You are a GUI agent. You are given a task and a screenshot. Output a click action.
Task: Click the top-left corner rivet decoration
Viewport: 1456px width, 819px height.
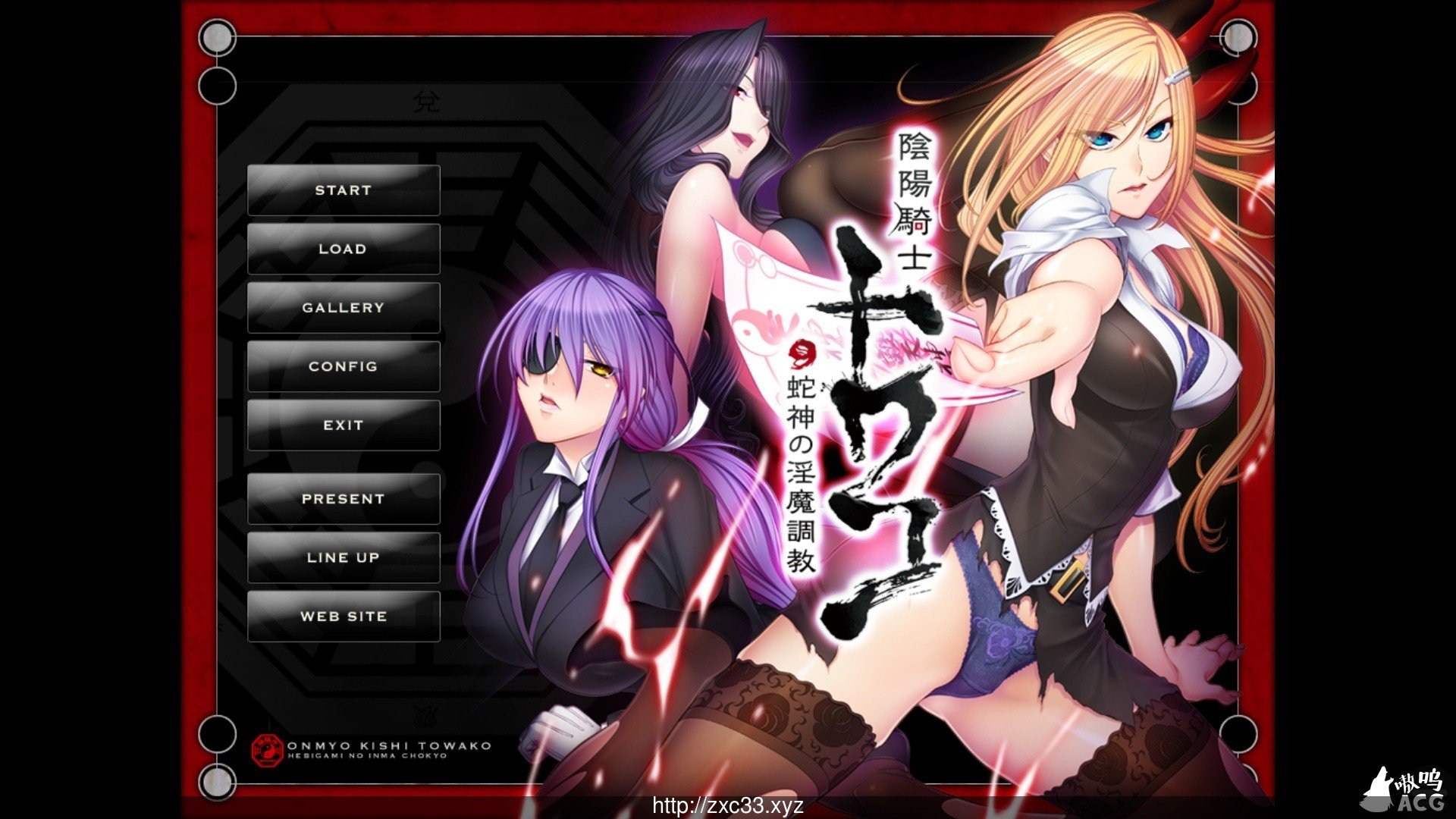[x=217, y=38]
